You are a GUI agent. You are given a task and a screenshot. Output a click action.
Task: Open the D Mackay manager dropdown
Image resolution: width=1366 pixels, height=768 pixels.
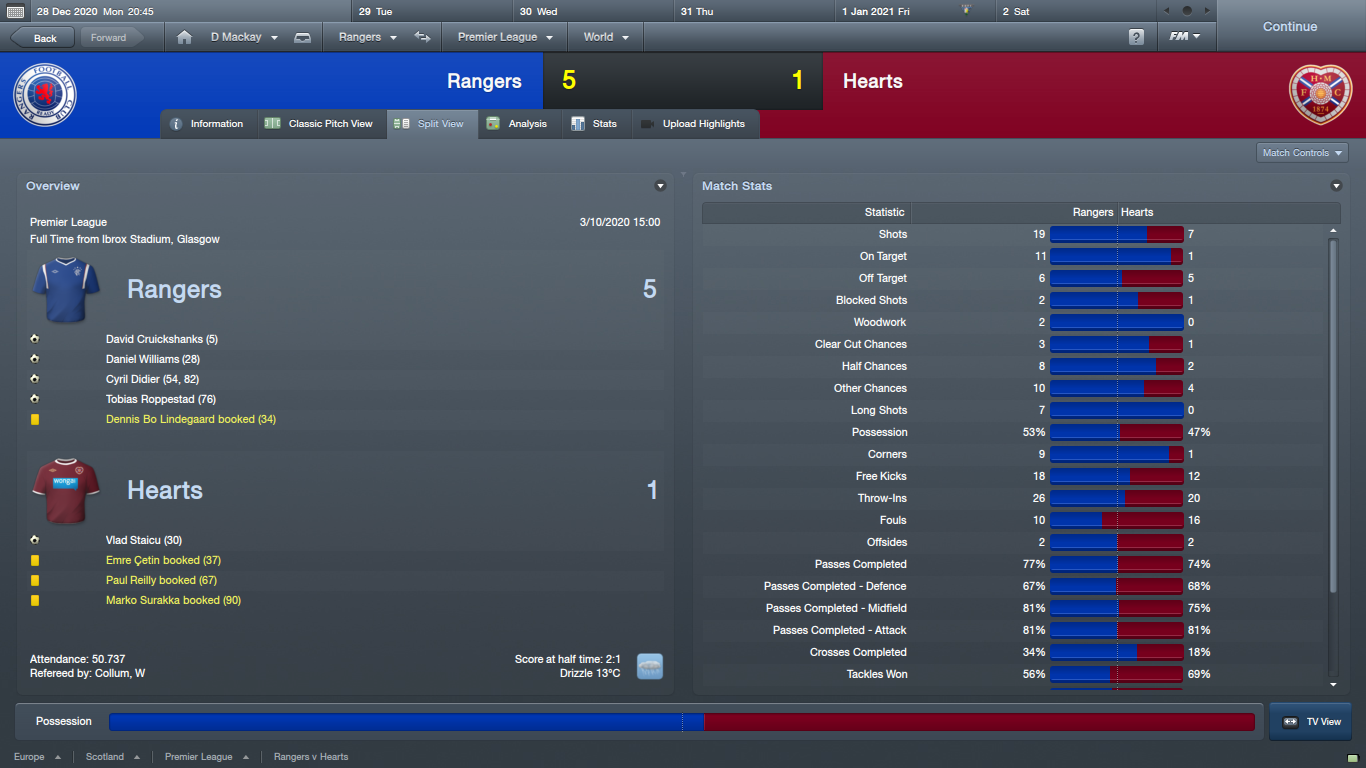244,37
